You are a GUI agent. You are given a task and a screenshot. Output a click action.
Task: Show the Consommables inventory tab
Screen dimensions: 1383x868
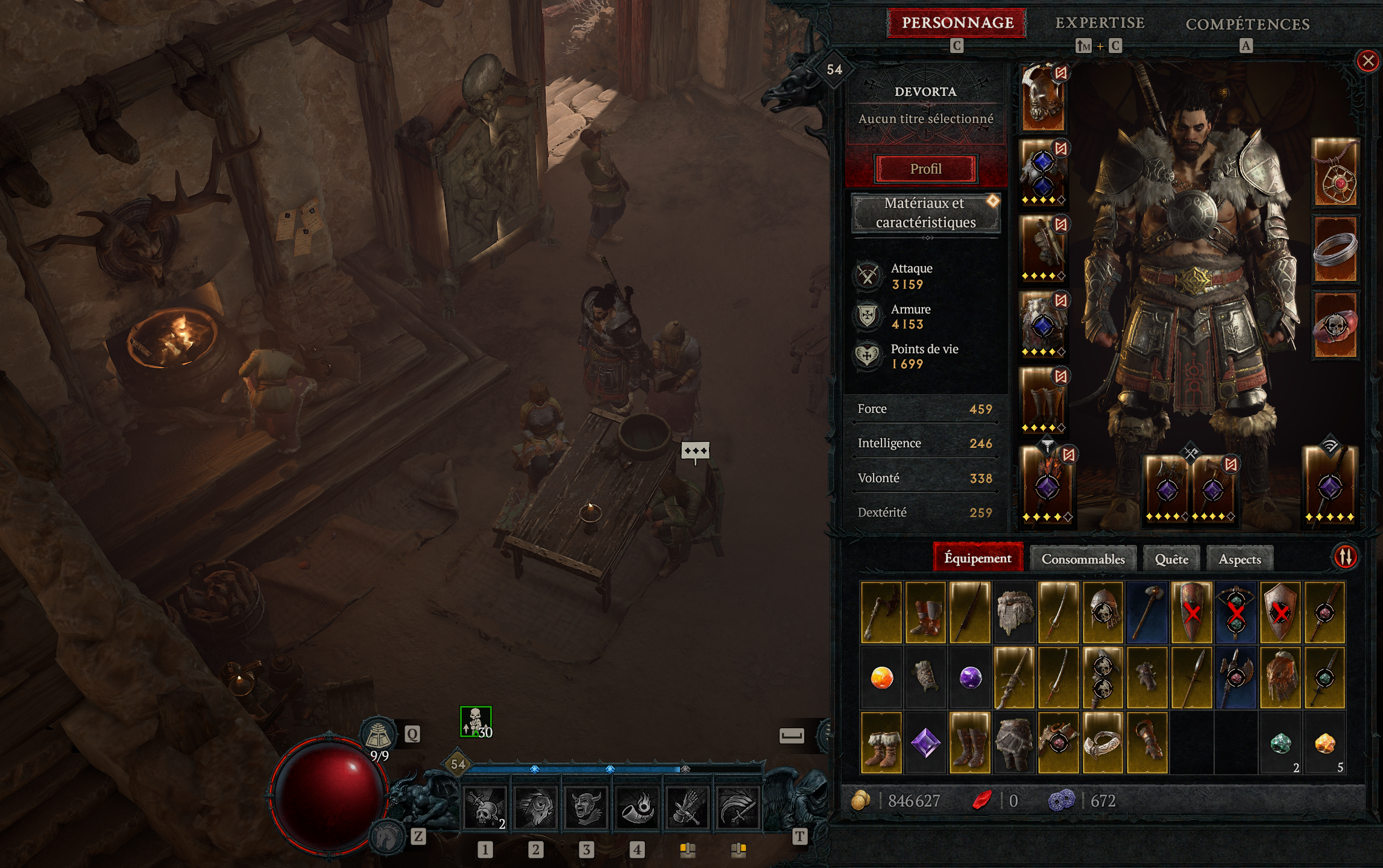[1083, 559]
